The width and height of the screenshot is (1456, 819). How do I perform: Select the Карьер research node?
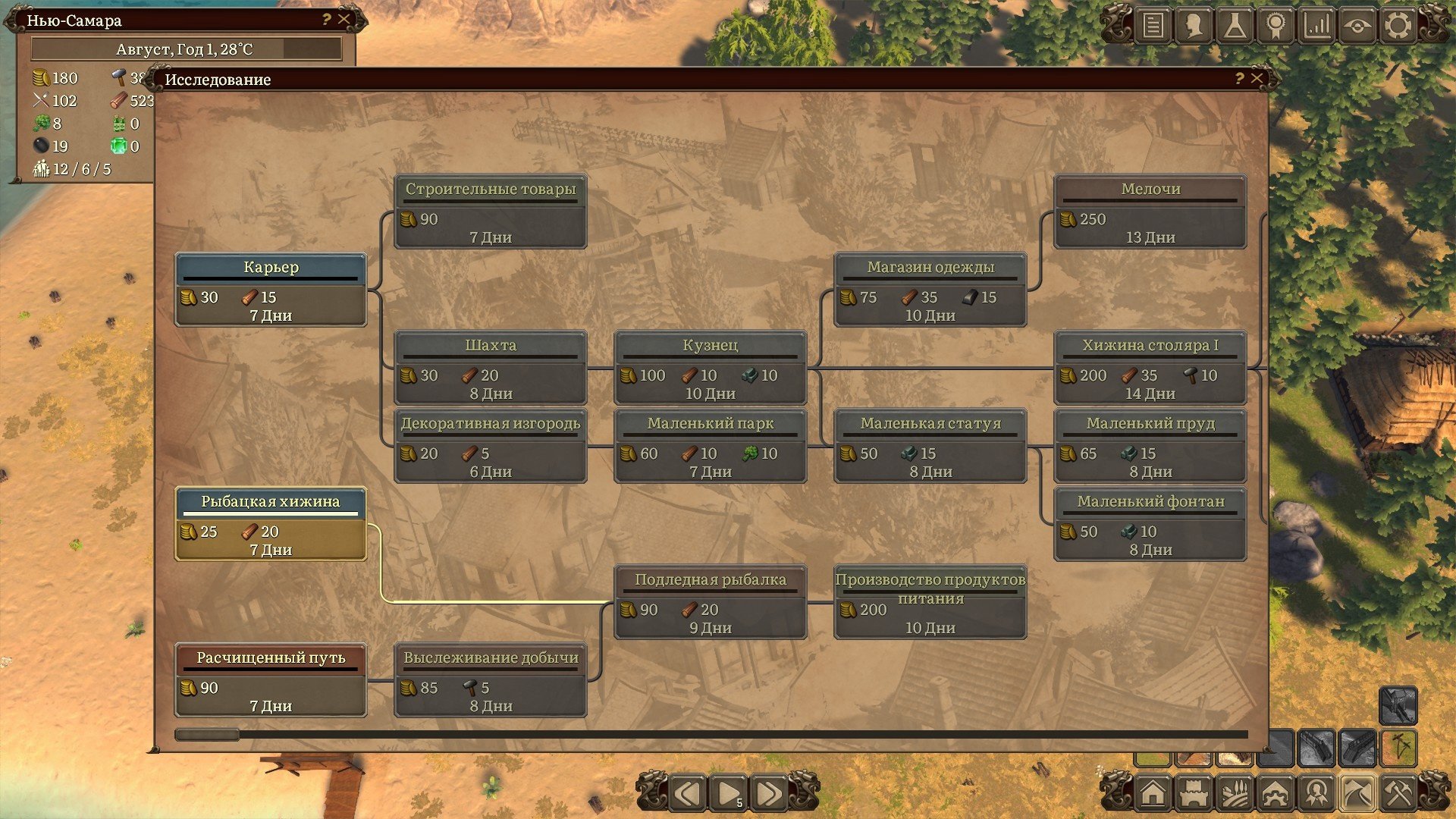(271, 290)
